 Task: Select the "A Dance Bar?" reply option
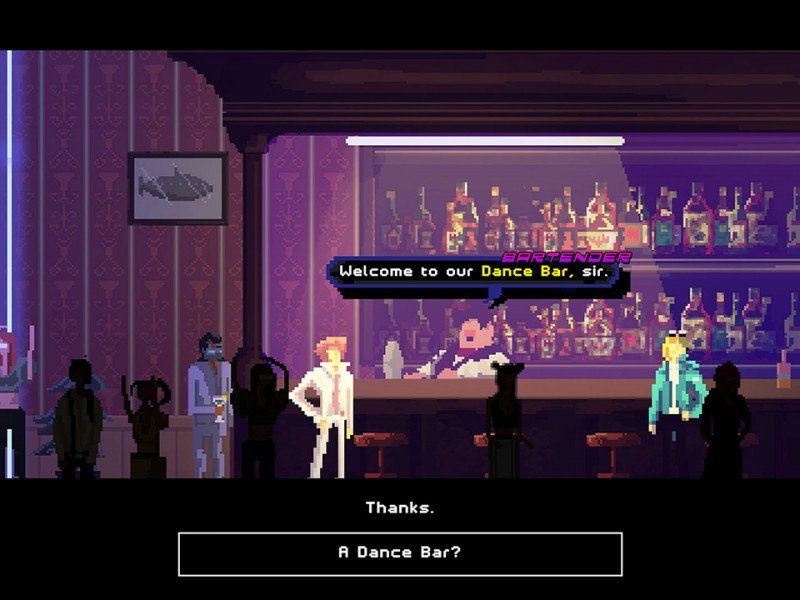[400, 553]
